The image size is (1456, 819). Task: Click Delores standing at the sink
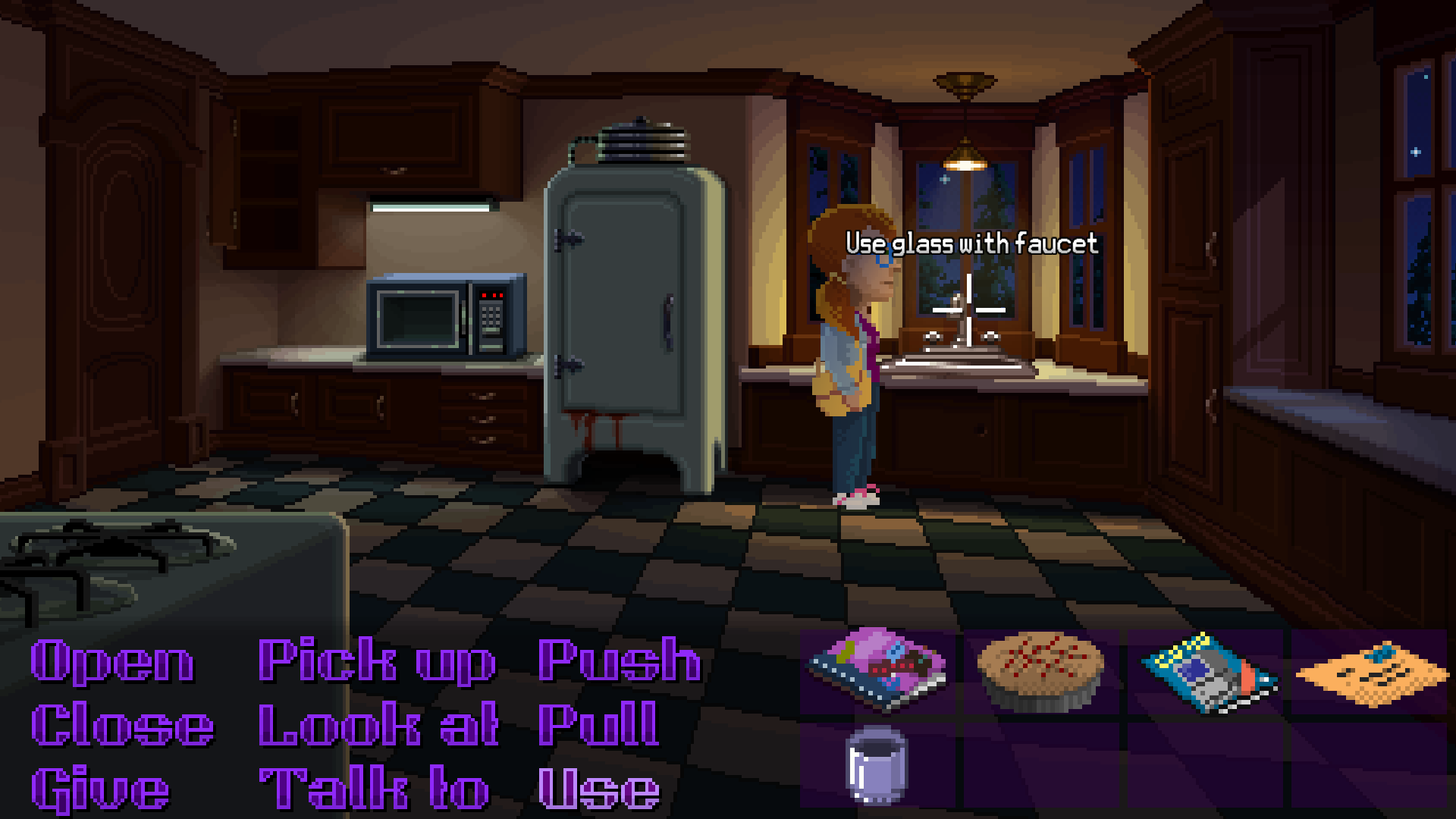click(849, 364)
